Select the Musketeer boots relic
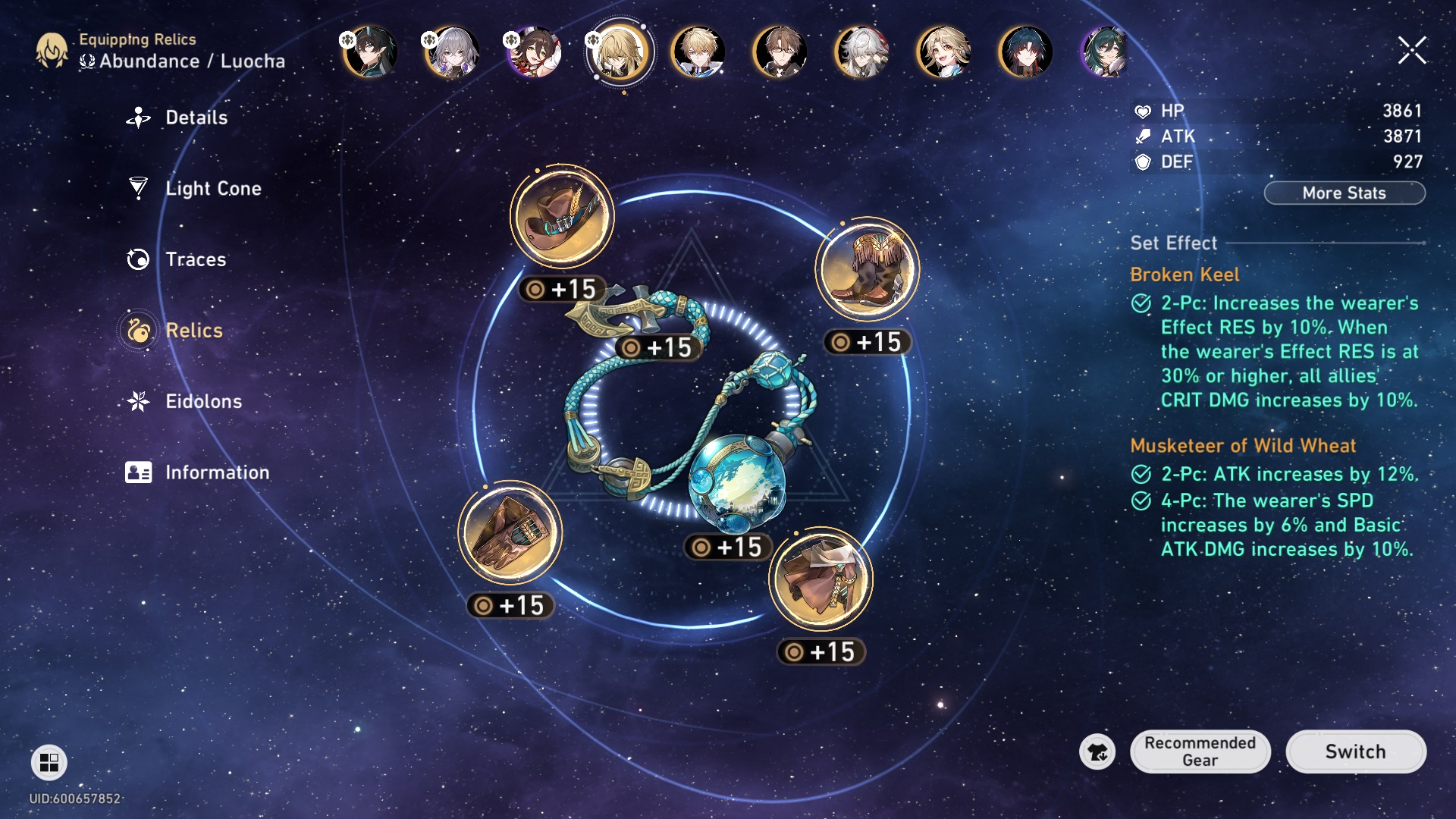Image resolution: width=1456 pixels, height=819 pixels. (867, 269)
